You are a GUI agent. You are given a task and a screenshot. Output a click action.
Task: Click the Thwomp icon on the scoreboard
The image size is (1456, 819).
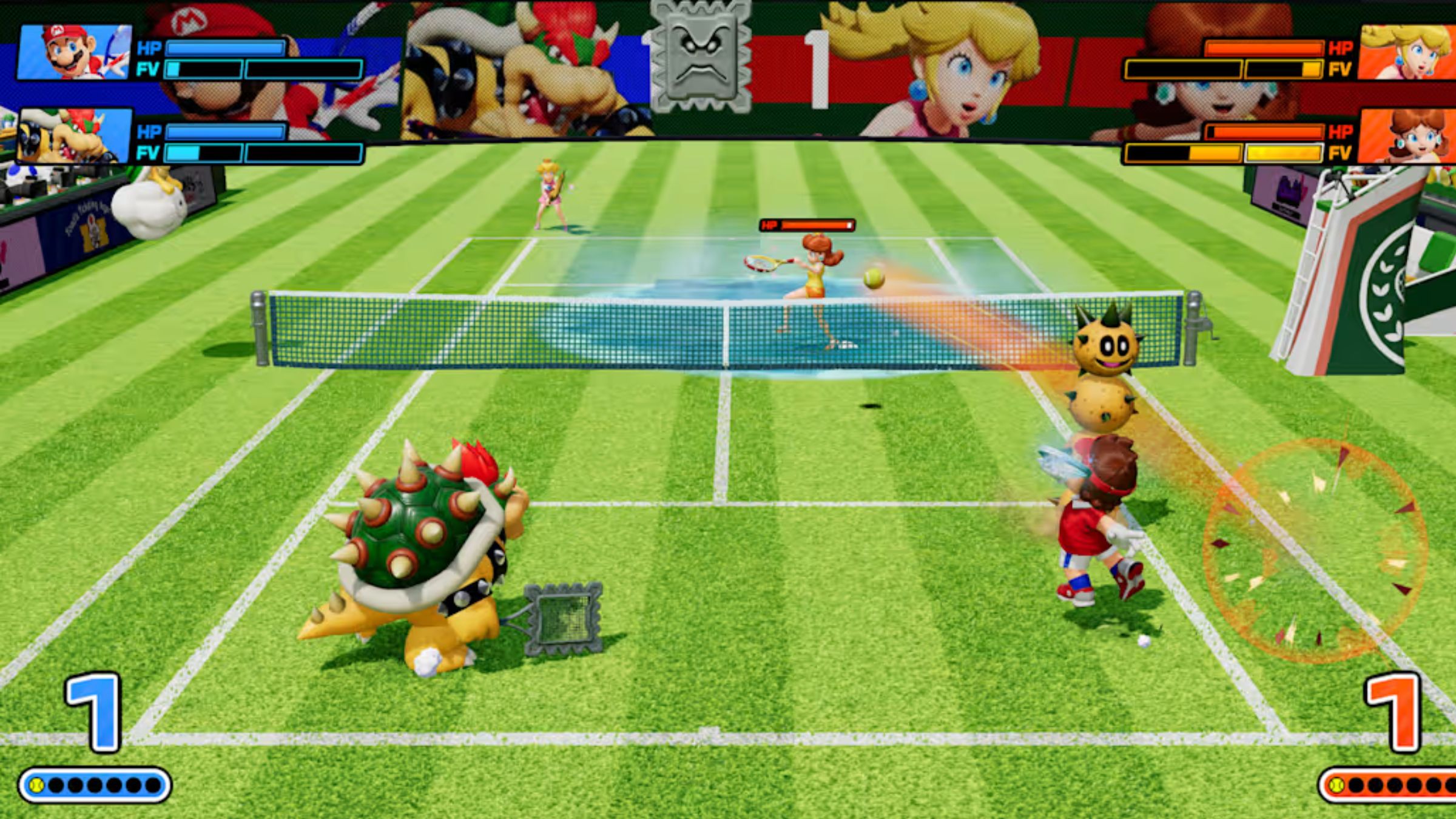point(701,56)
